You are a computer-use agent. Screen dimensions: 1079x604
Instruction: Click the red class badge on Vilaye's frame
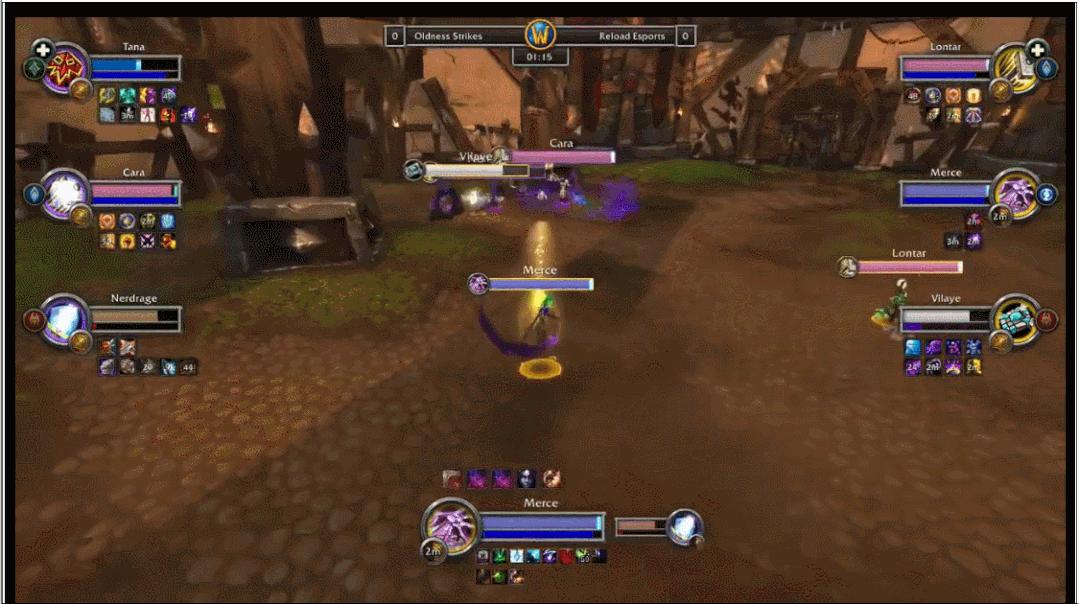coord(1048,319)
